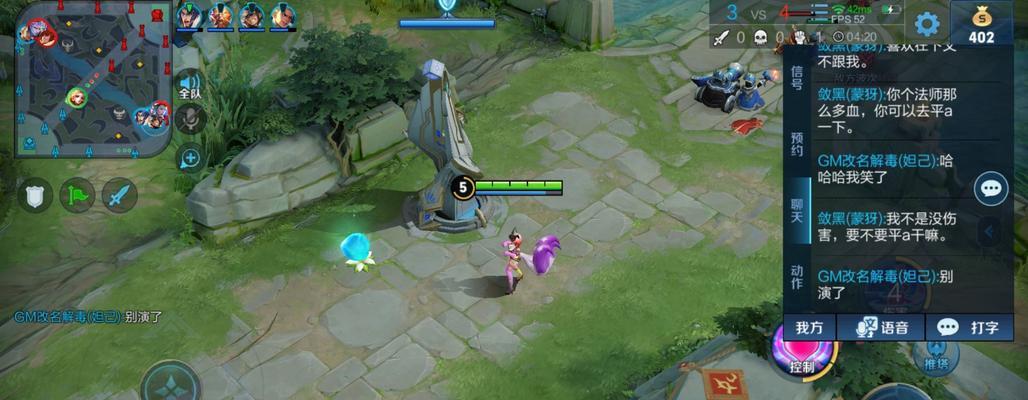Close chat panel via round bubble button
The width and height of the screenshot is (1028, 400).
991,188
